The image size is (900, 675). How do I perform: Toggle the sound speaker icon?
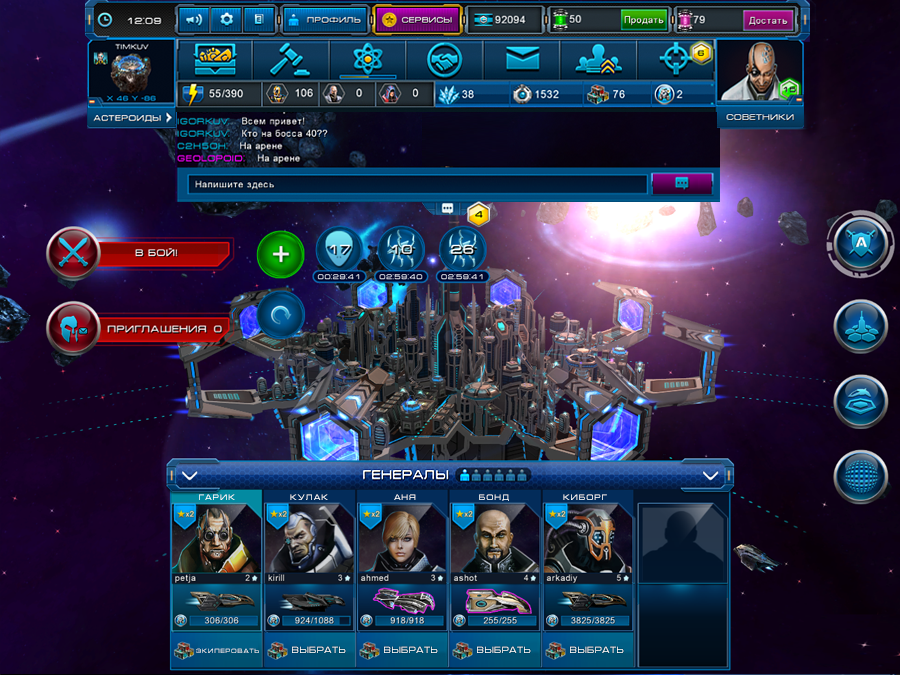click(193, 19)
